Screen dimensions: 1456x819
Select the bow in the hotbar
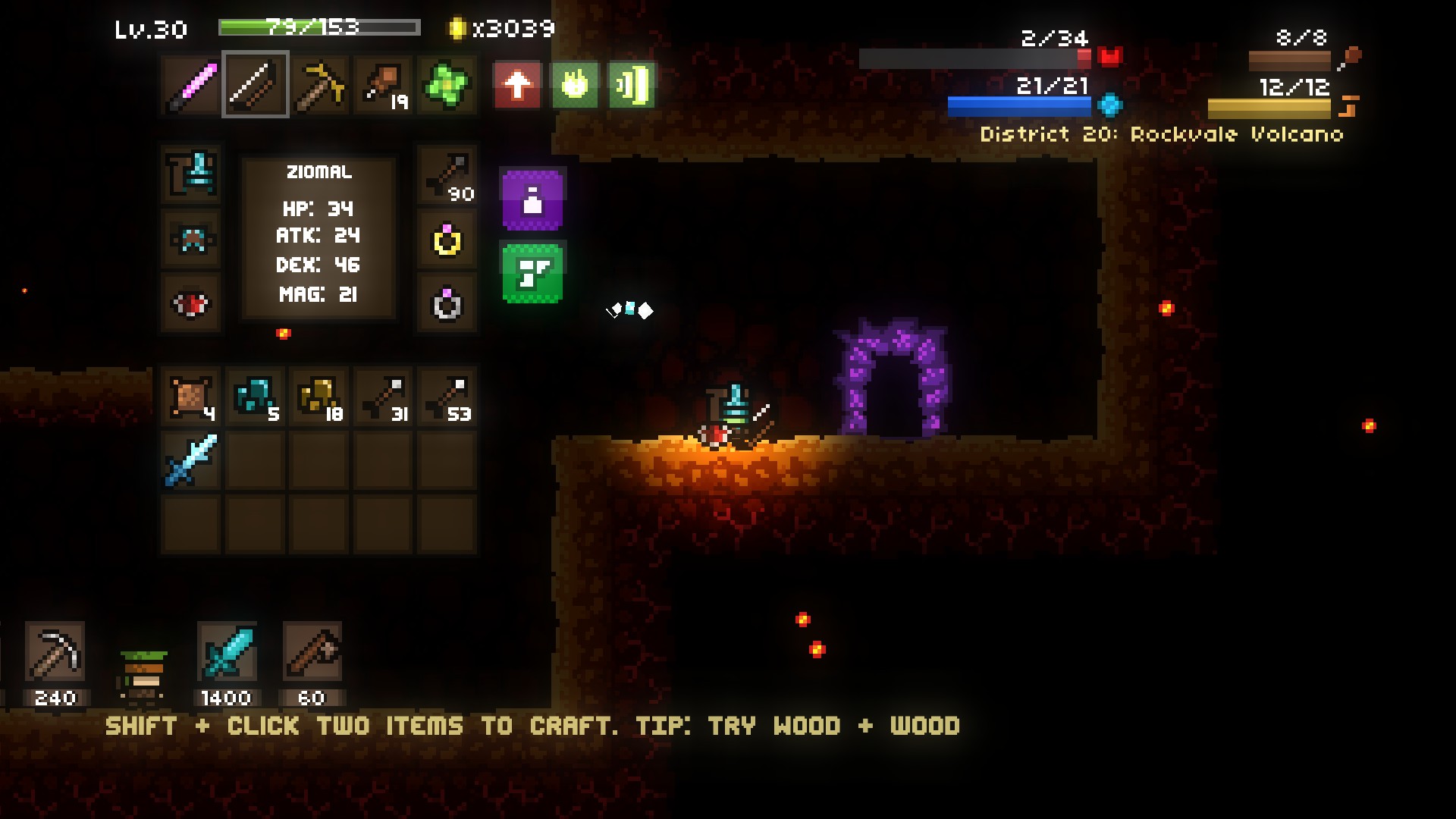pos(256,85)
